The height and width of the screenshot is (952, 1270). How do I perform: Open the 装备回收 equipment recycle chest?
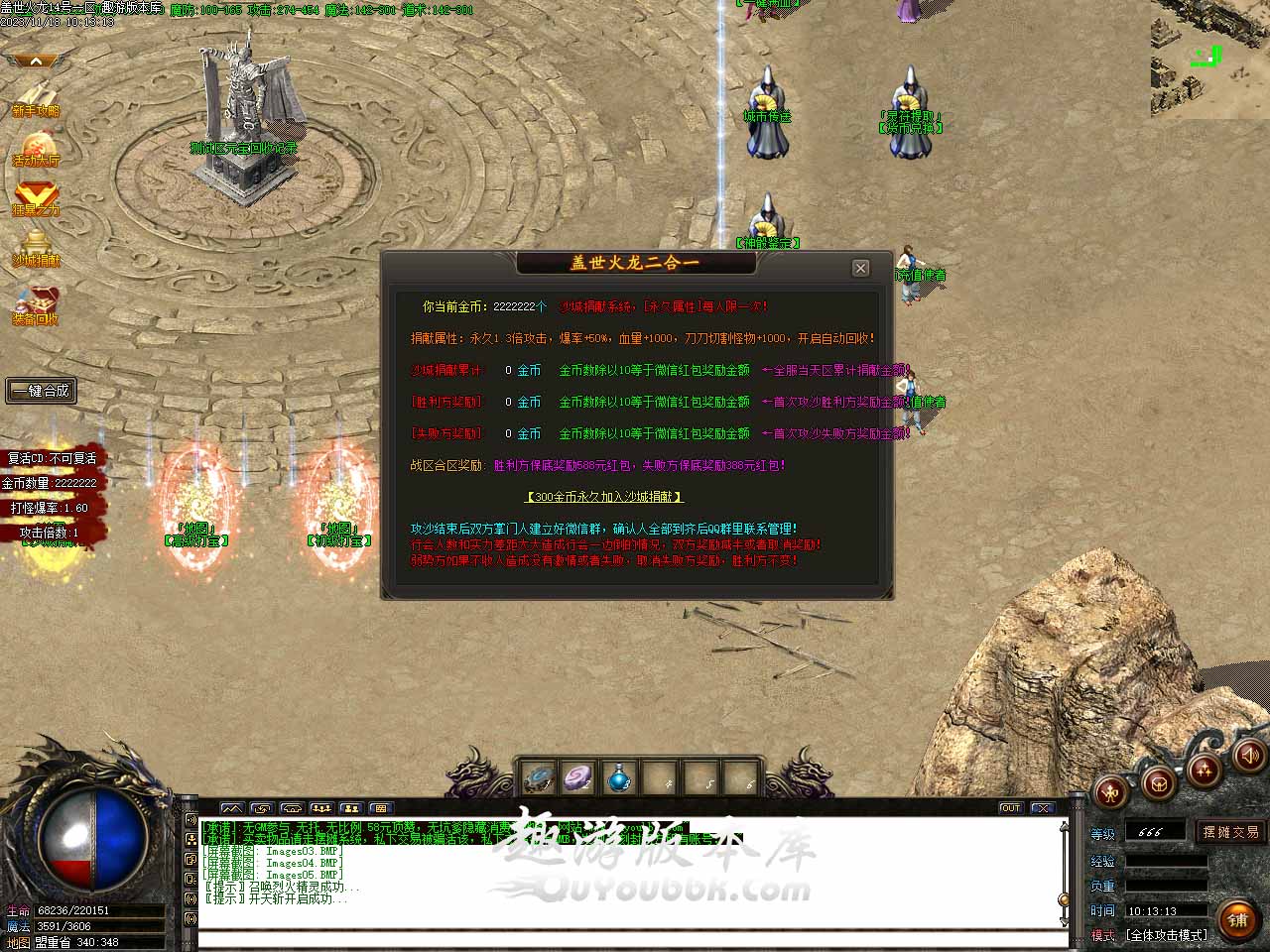(x=36, y=305)
